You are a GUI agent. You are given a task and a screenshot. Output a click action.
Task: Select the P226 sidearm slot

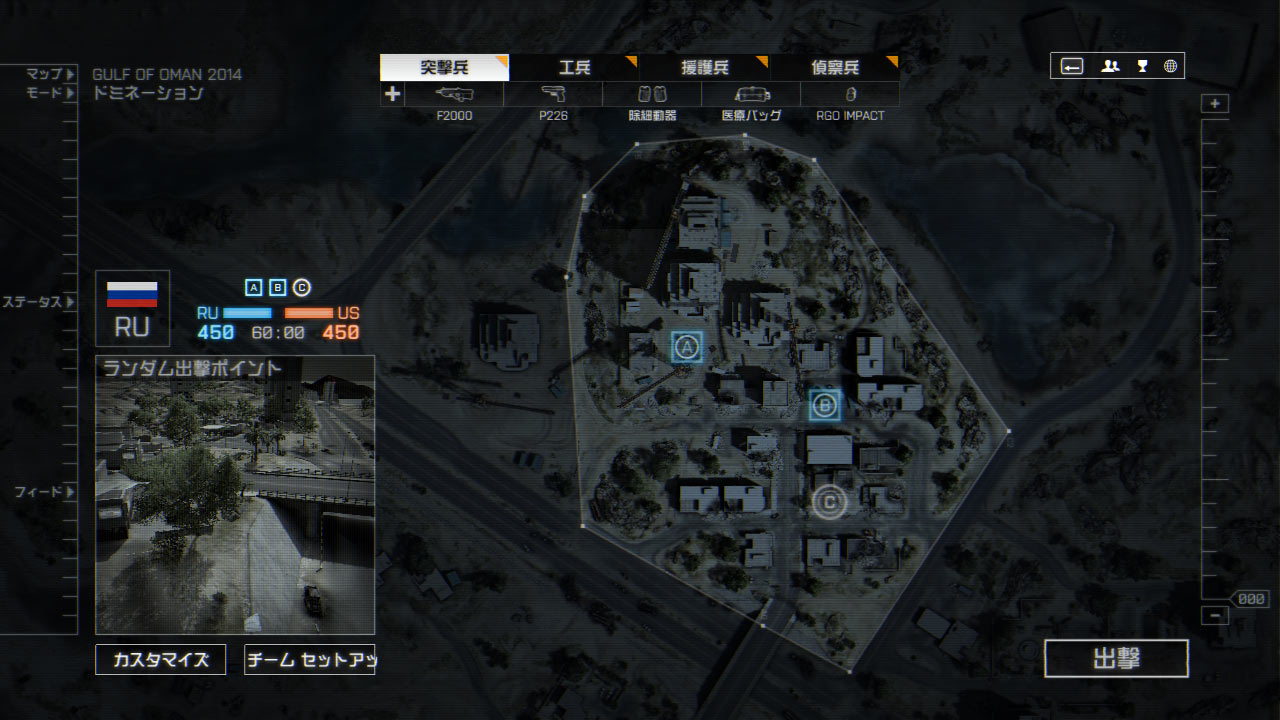[x=553, y=95]
